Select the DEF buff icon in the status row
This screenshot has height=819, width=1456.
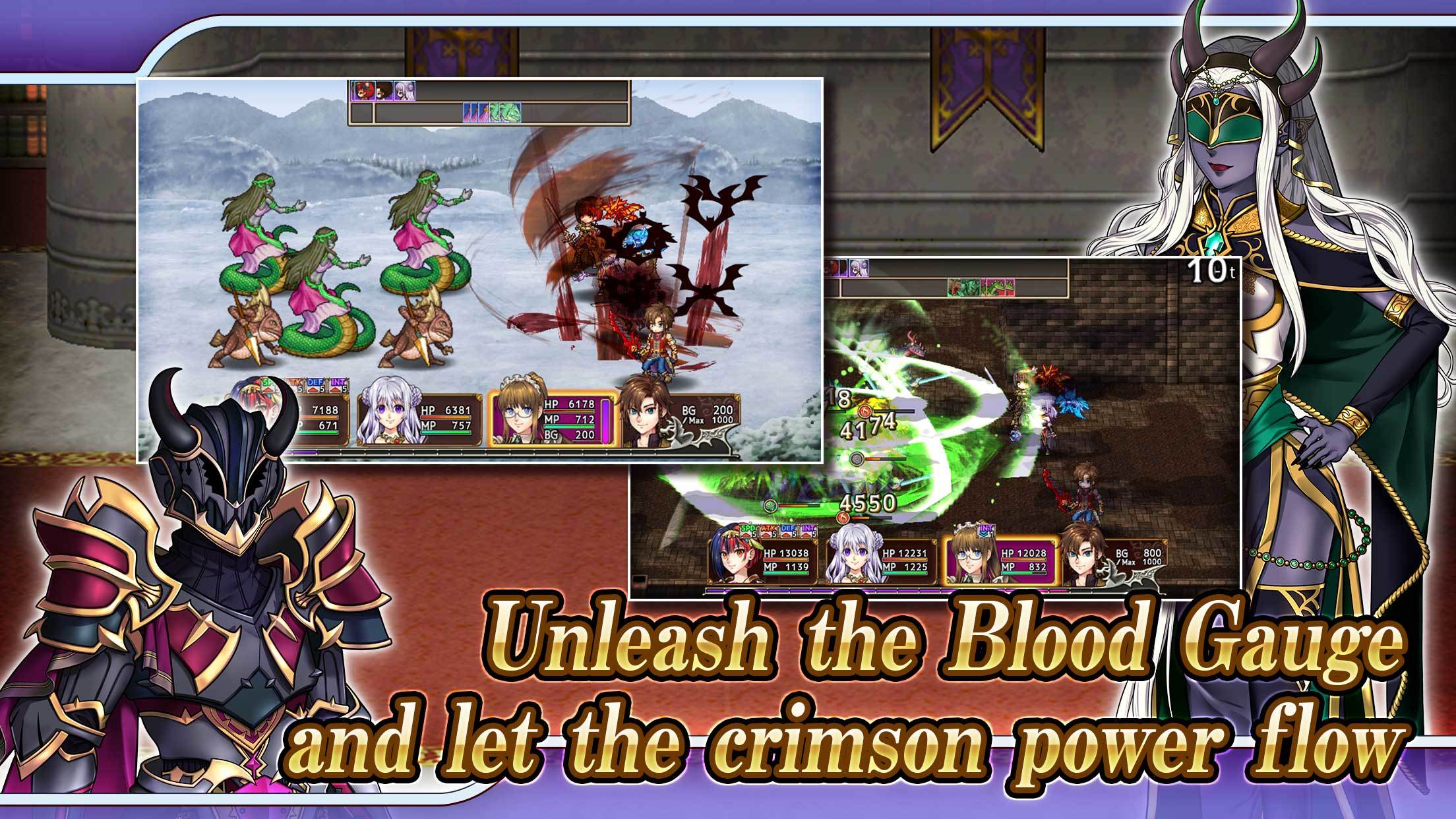[314, 386]
